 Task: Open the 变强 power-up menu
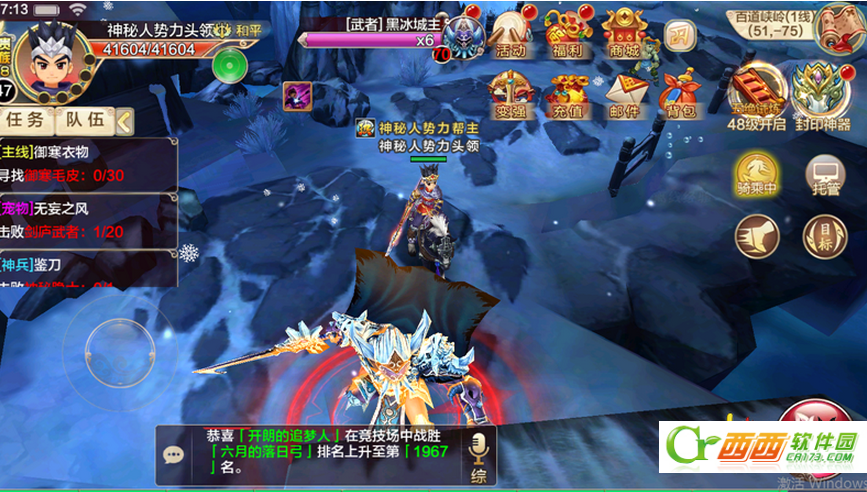[x=510, y=96]
